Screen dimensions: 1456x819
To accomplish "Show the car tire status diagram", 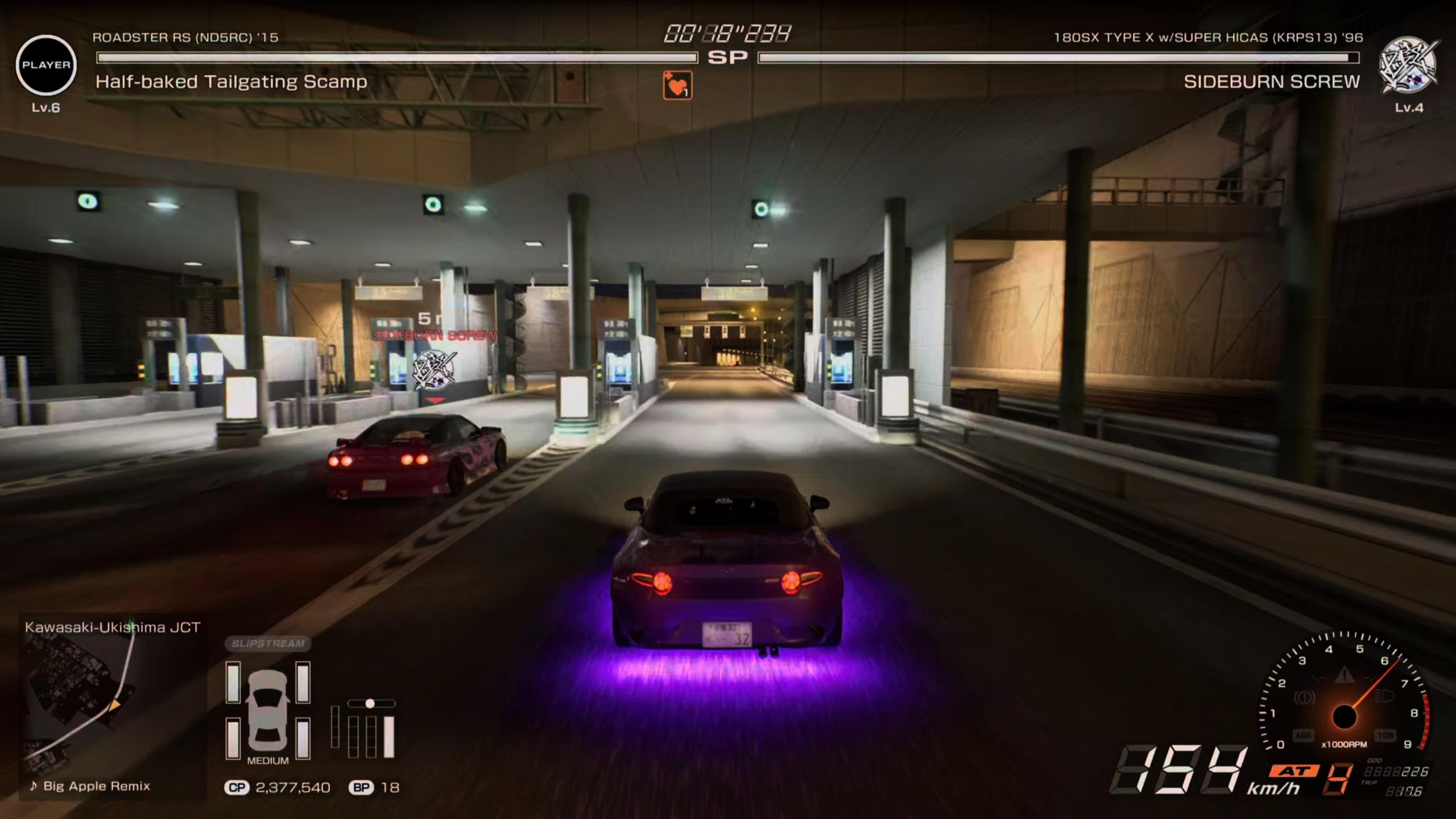I will (x=268, y=711).
